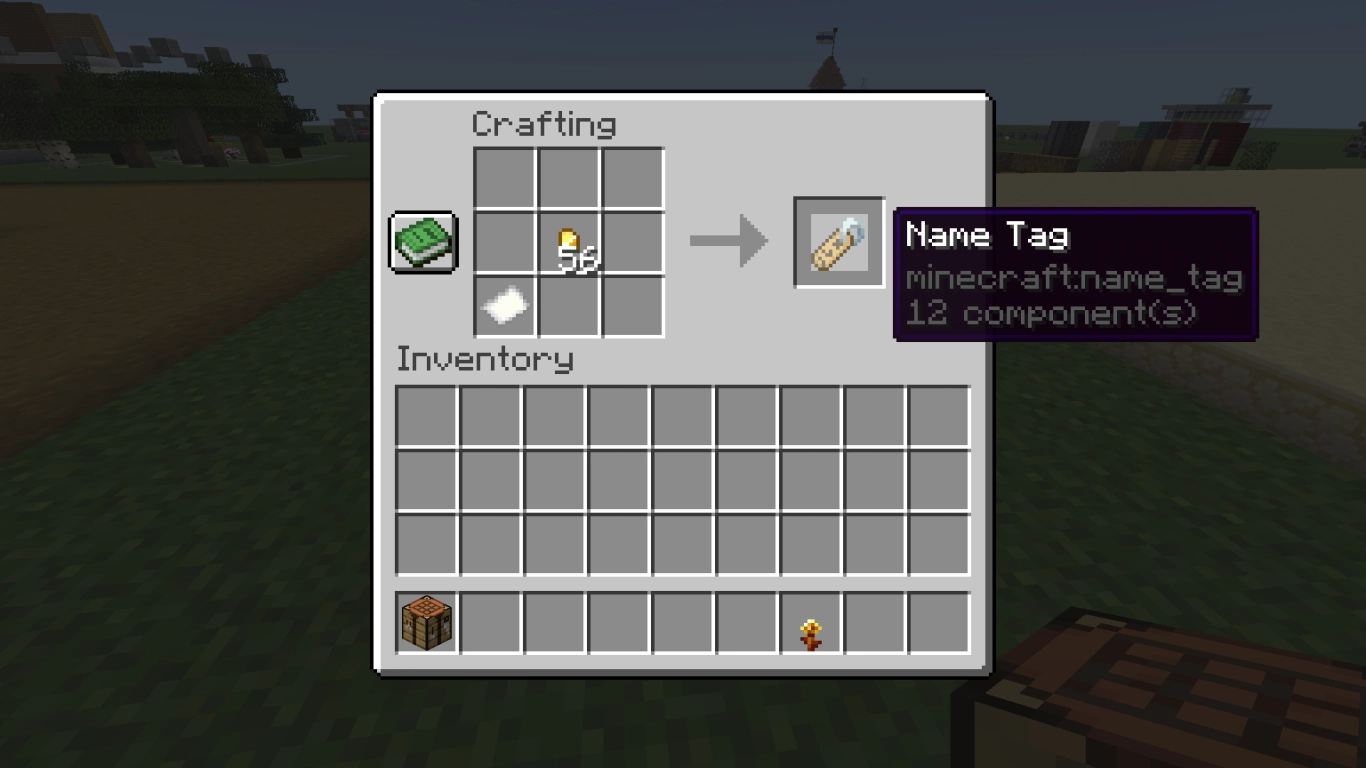
Task: Pick up the Name Tag from the output slot
Action: point(837,240)
